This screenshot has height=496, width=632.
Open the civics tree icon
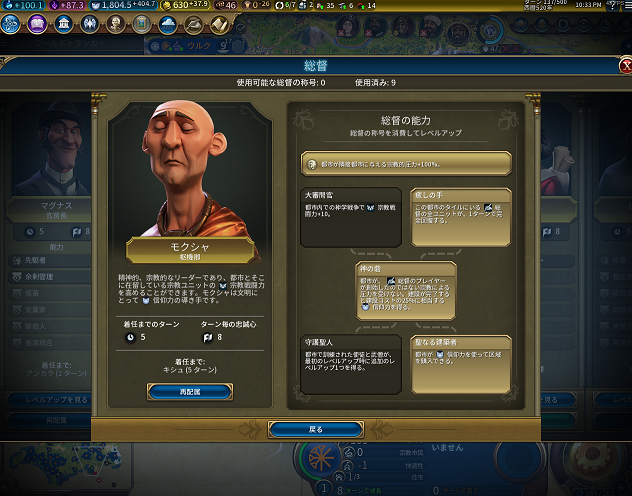(x=38, y=24)
